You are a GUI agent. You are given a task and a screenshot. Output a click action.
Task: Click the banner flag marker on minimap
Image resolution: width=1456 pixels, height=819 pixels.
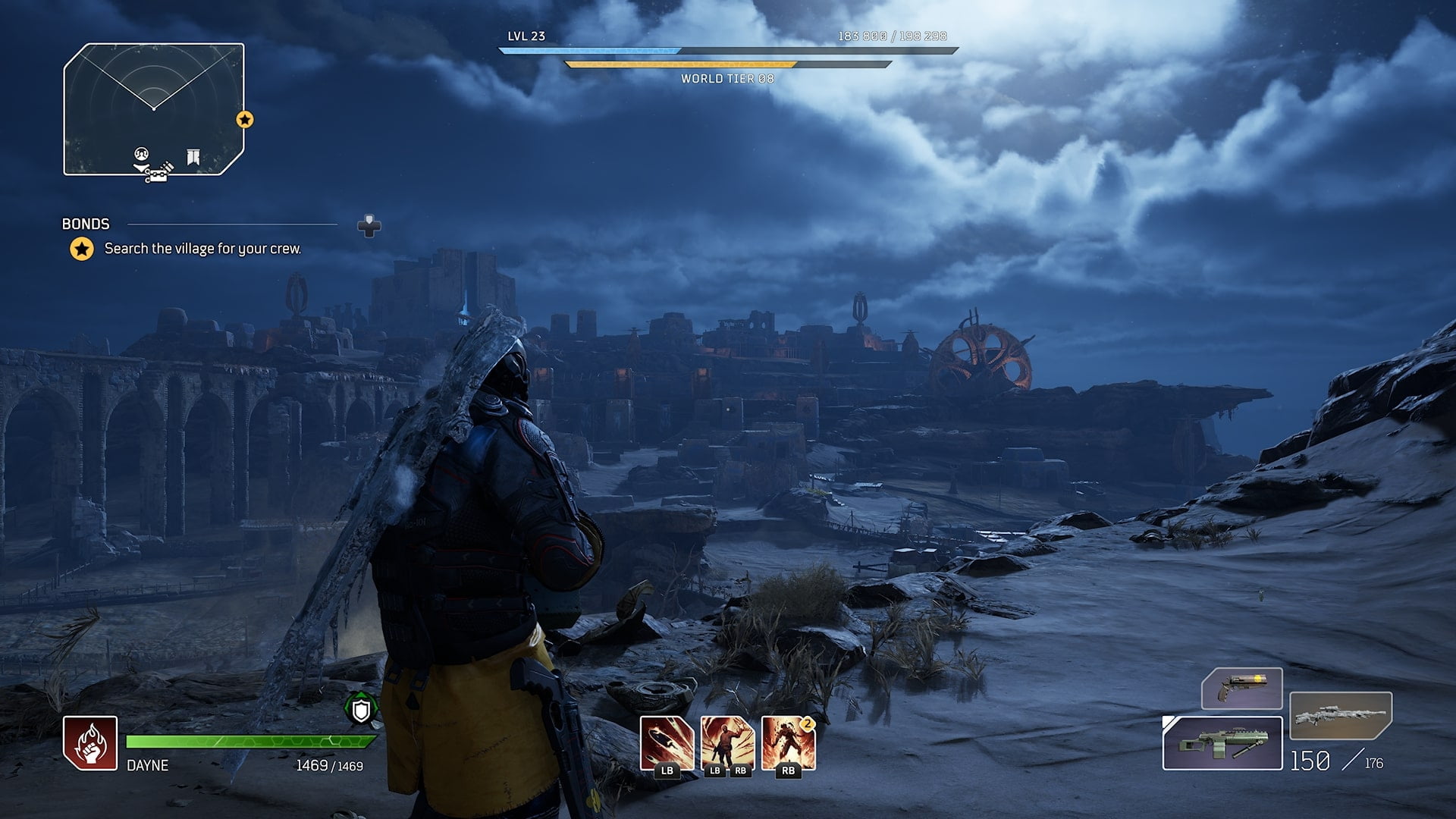pos(193,157)
